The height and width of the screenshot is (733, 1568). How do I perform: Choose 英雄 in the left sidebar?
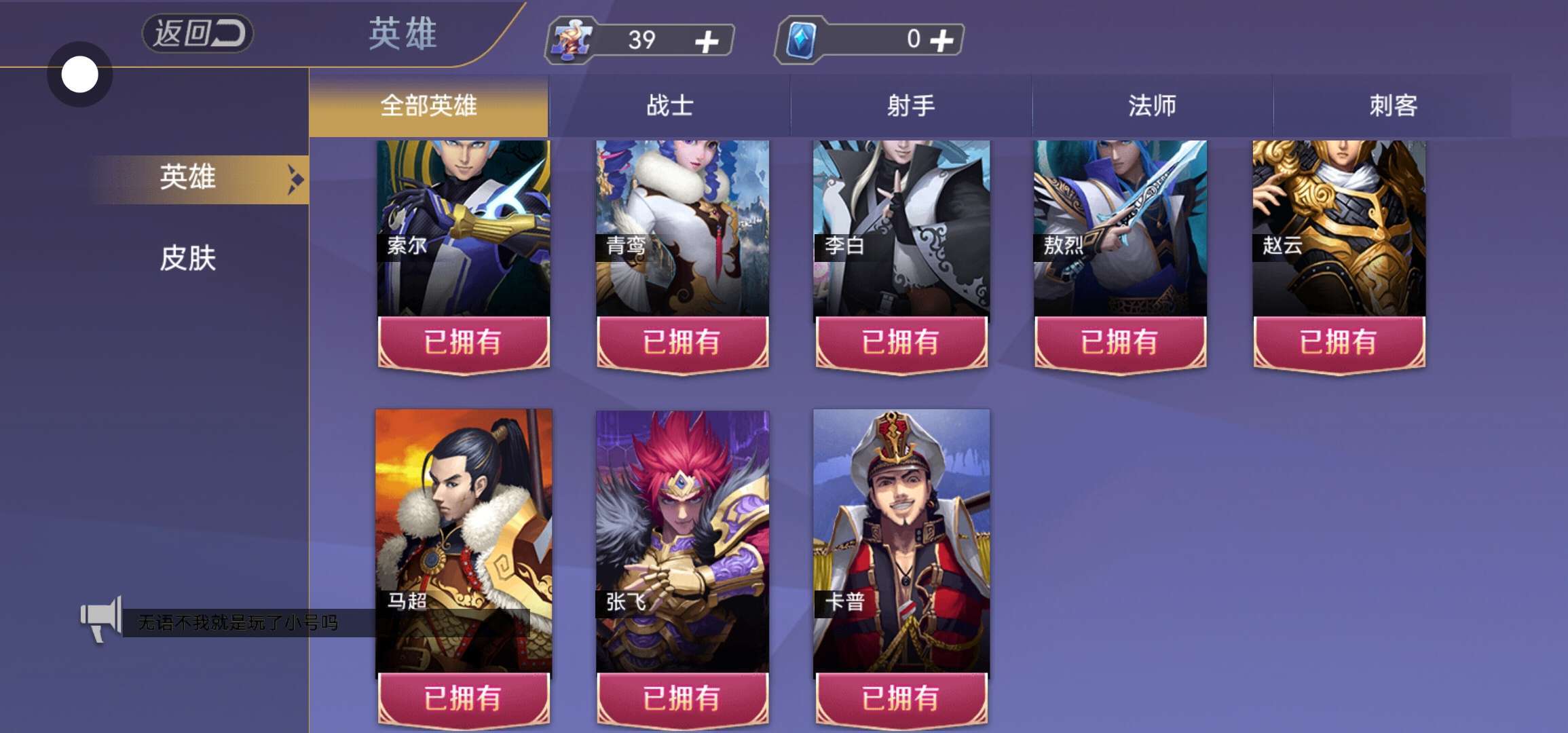189,178
